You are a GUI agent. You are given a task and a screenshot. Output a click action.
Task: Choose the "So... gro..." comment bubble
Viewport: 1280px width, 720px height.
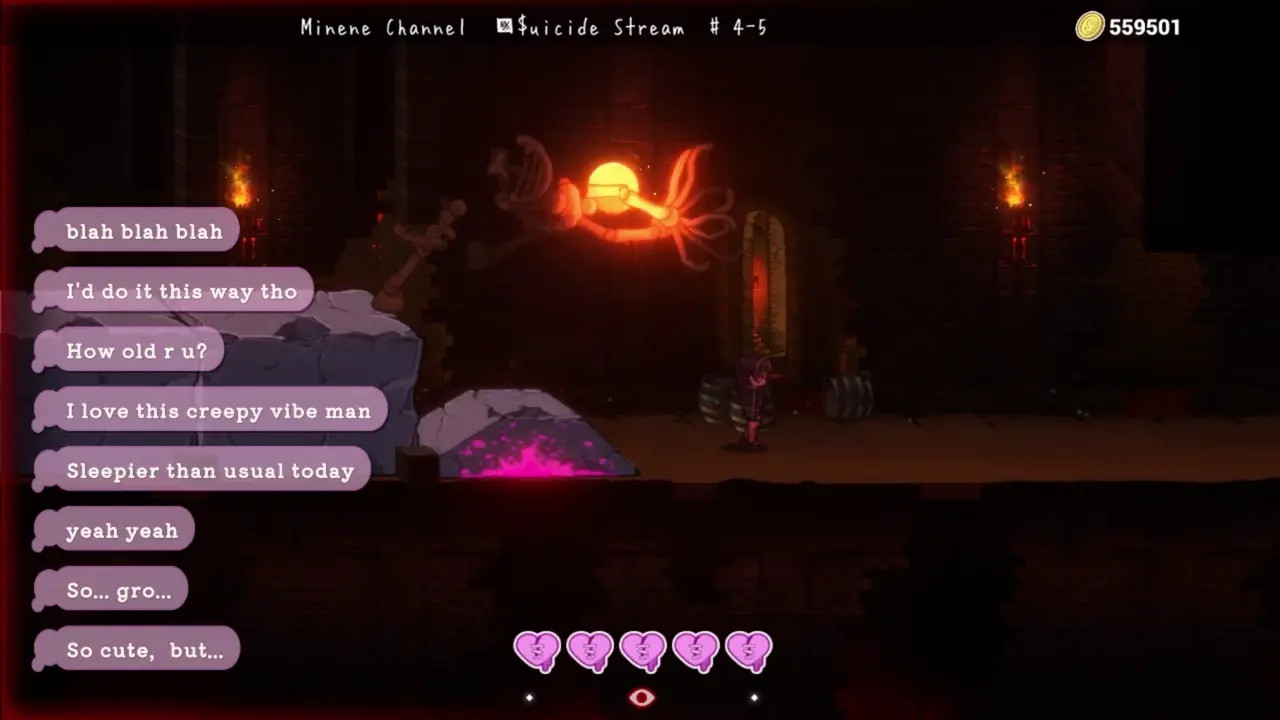pyautogui.click(x=118, y=591)
